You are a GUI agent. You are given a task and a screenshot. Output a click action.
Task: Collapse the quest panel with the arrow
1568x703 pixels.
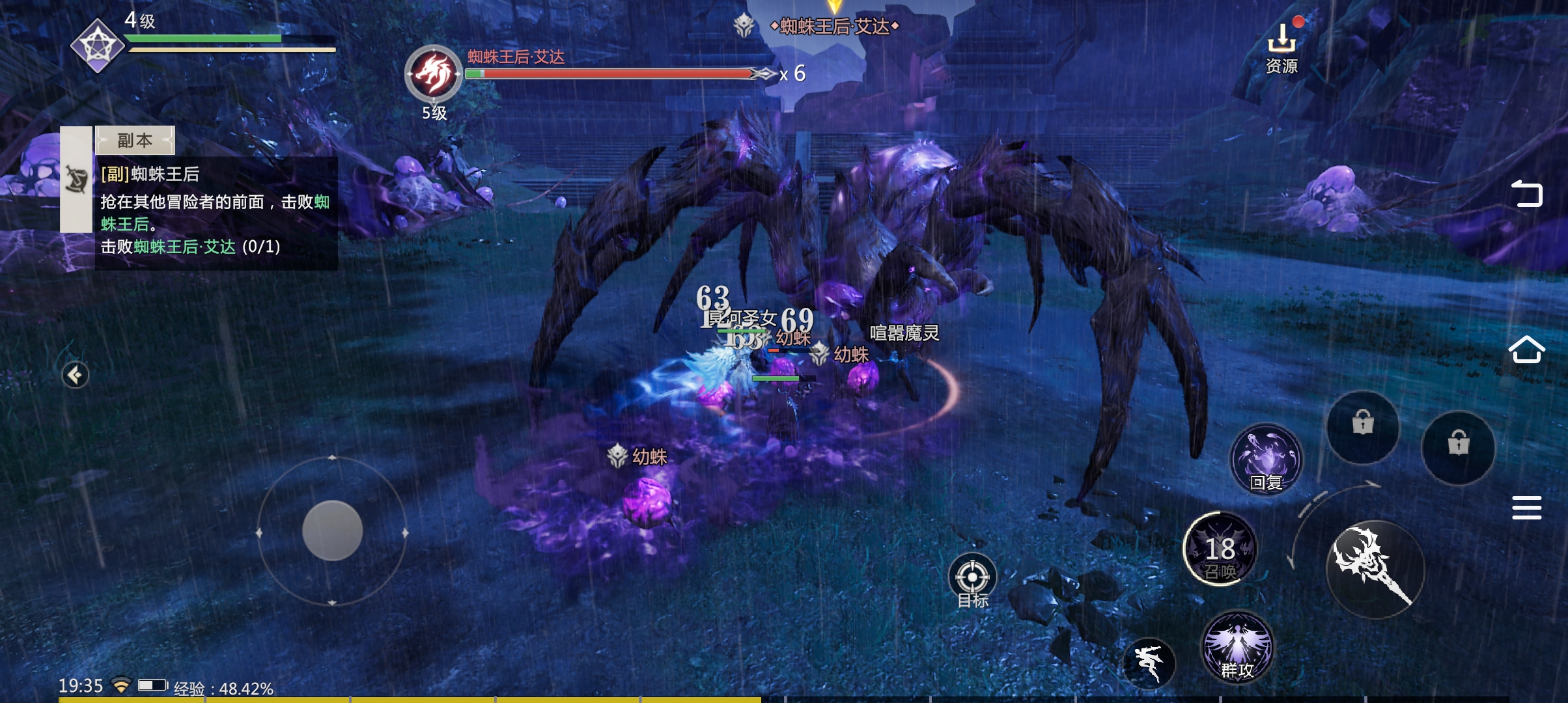pos(76,375)
